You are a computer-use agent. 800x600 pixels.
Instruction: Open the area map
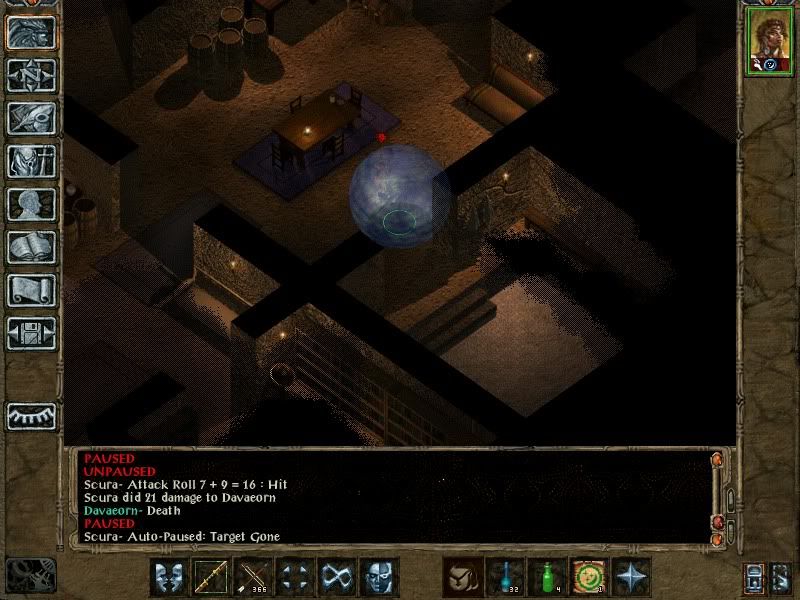coord(31,75)
